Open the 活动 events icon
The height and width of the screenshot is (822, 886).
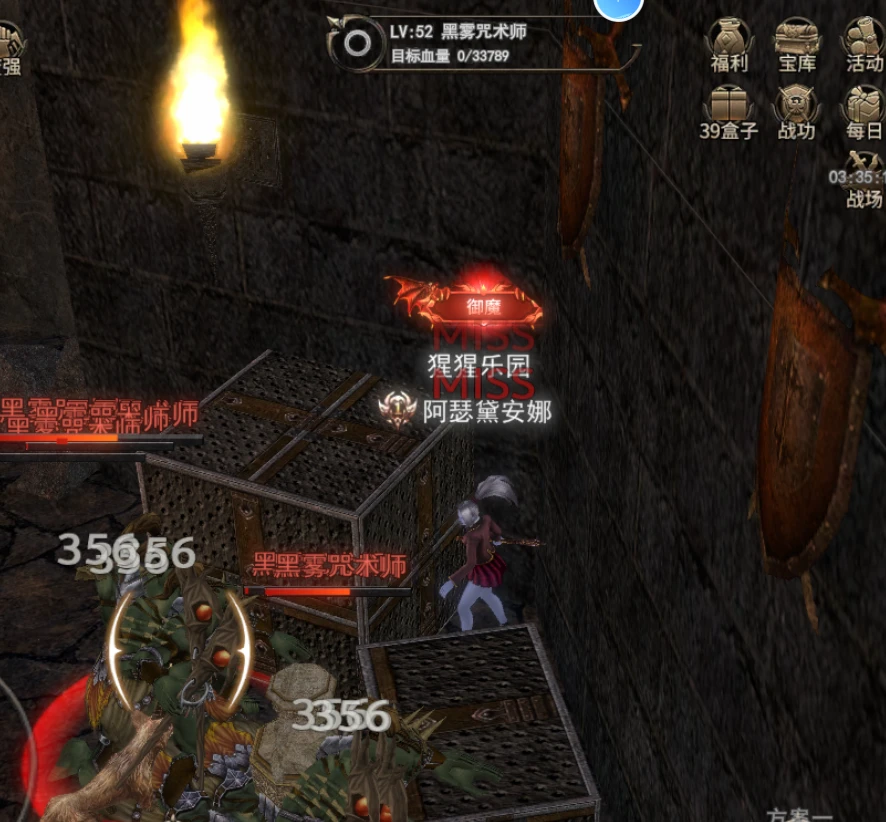click(x=863, y=40)
